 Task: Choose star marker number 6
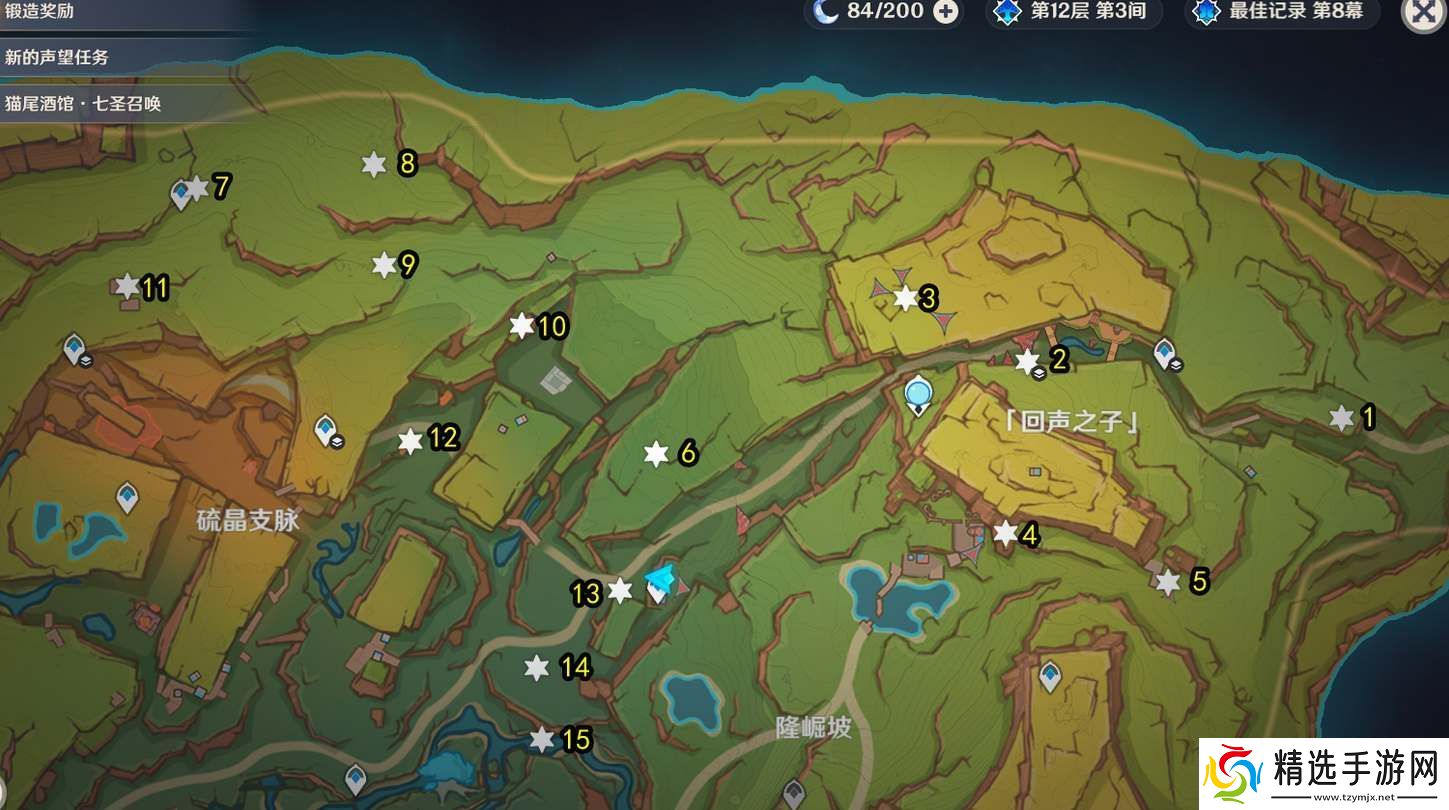pyautogui.click(x=656, y=454)
